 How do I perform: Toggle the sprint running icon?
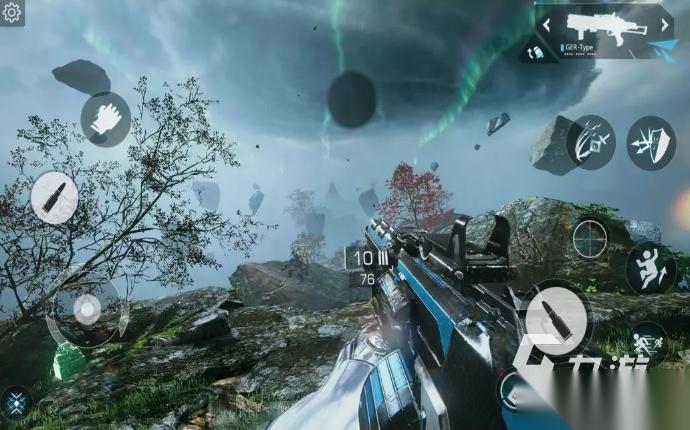pos(649,340)
